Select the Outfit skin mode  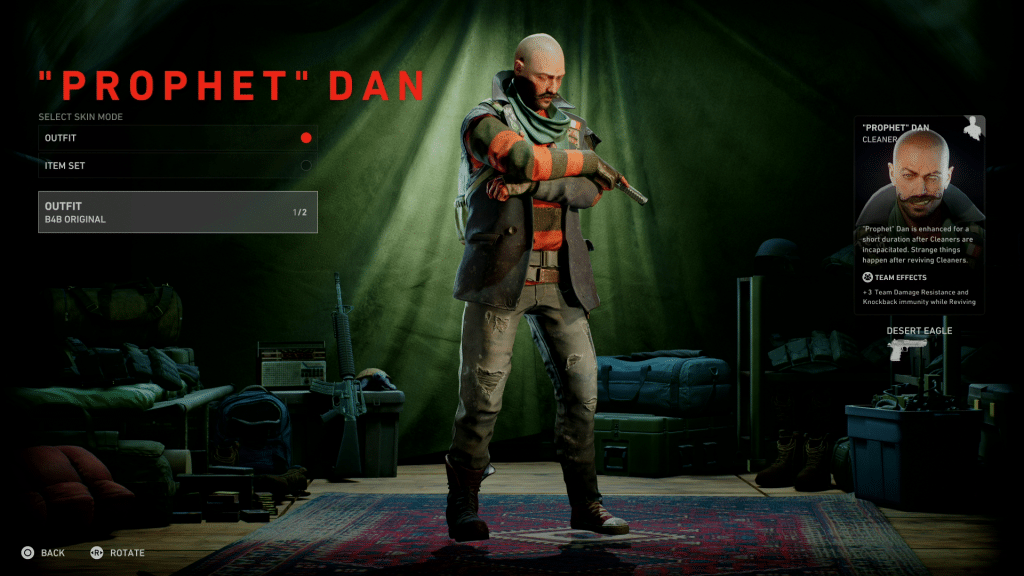pyautogui.click(x=177, y=138)
